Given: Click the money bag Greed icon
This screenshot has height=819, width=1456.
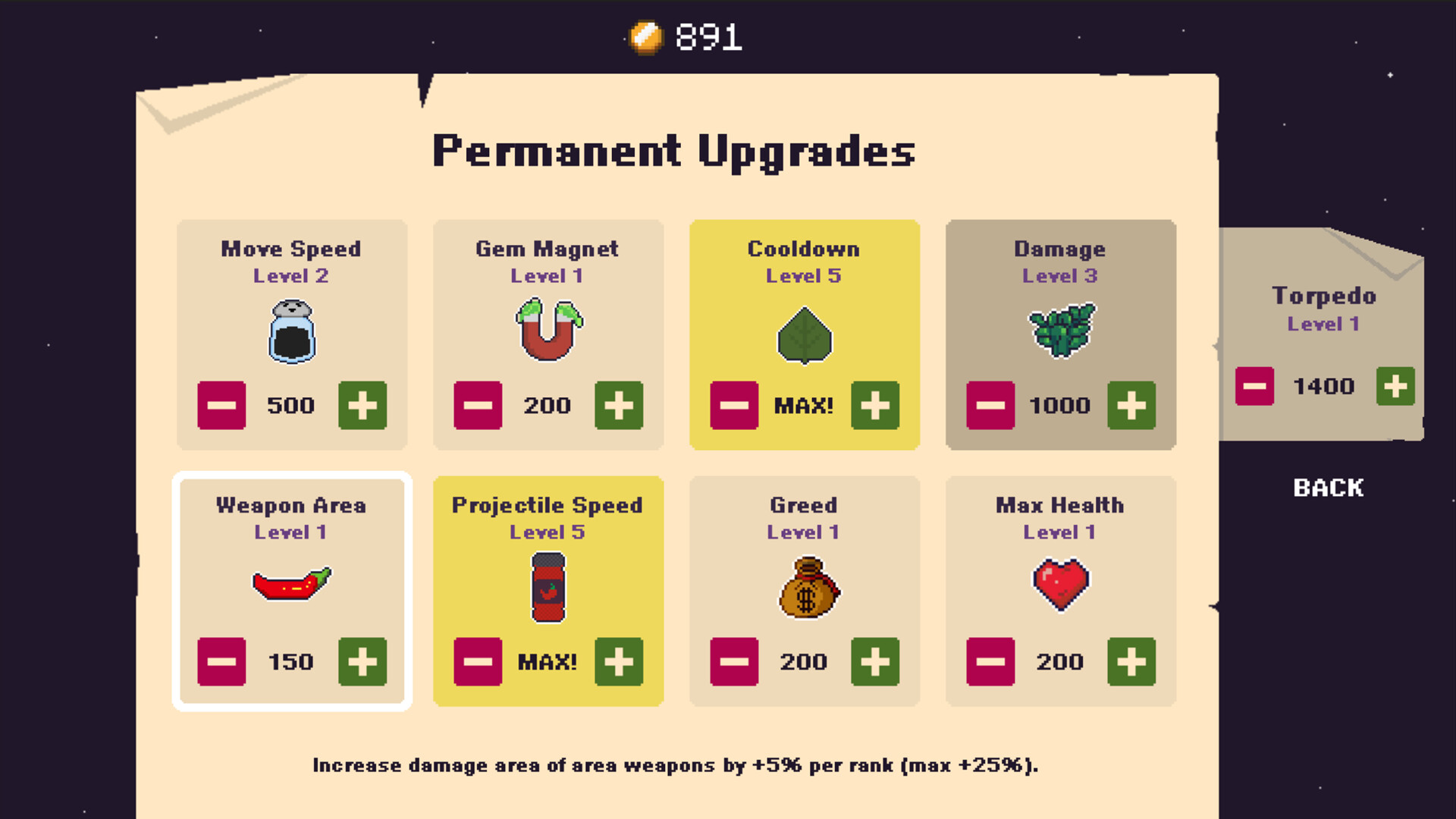Looking at the screenshot, I should 806,589.
